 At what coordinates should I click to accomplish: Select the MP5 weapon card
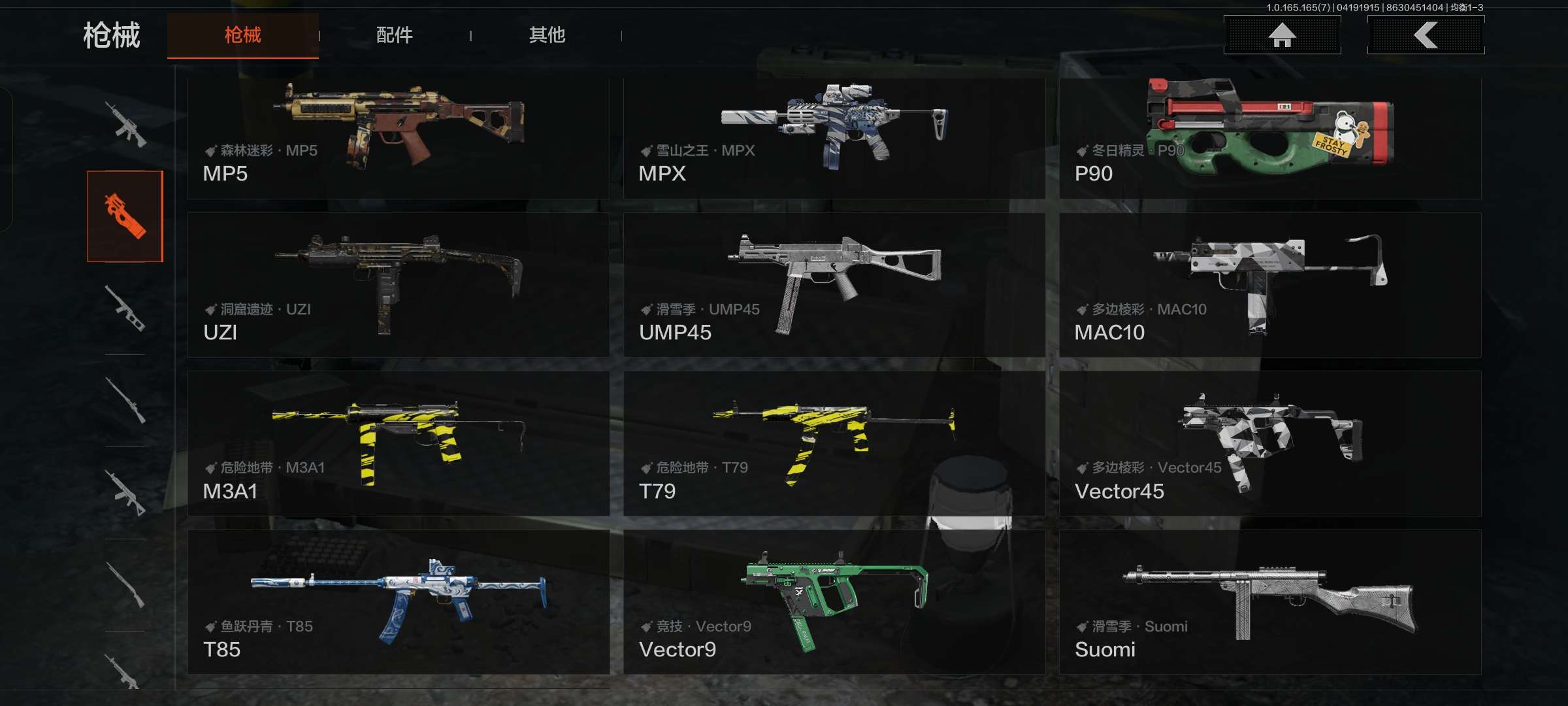399,139
